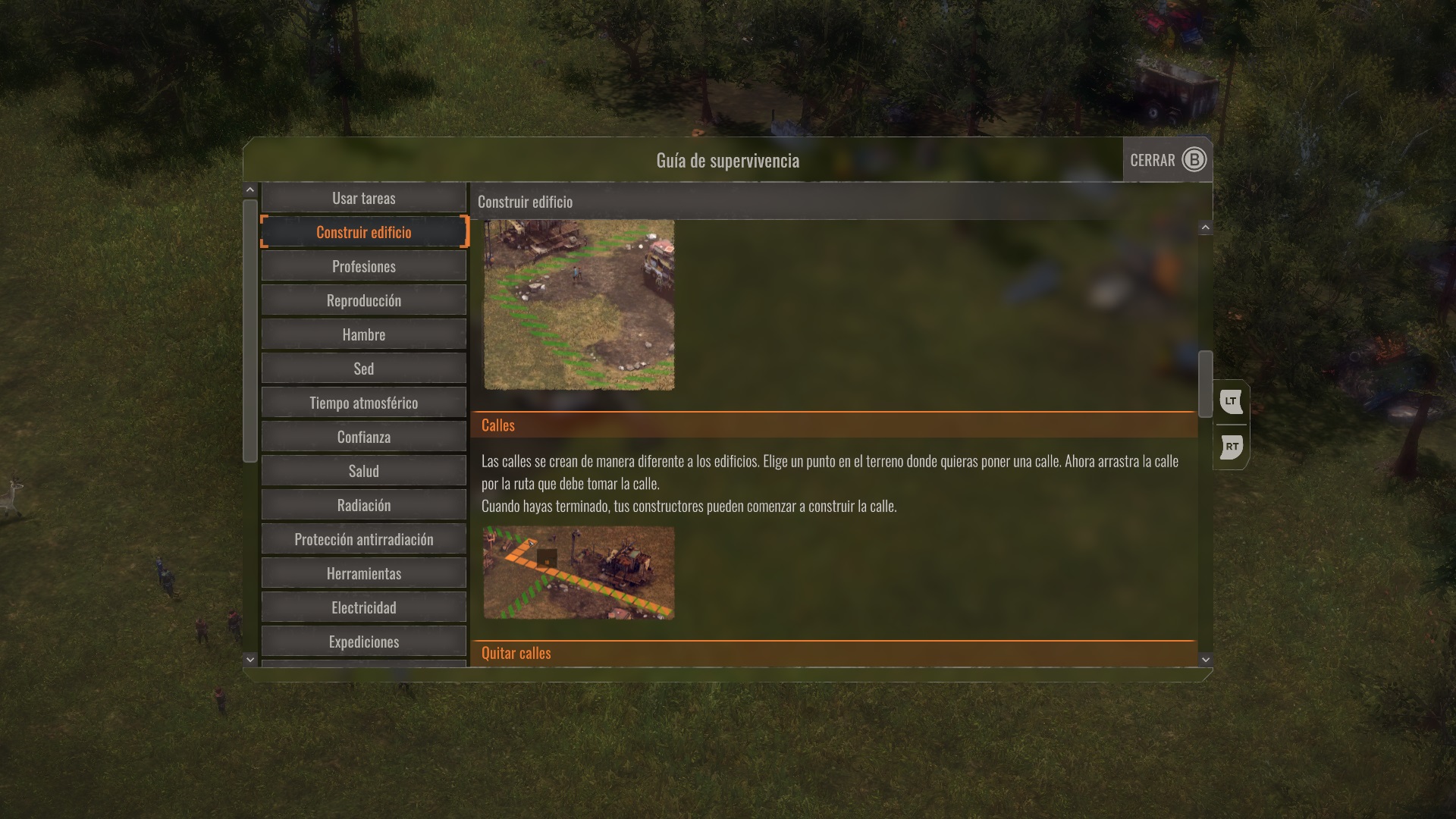
Task: Select the Tiempo atmosférico topic
Action: (x=363, y=403)
